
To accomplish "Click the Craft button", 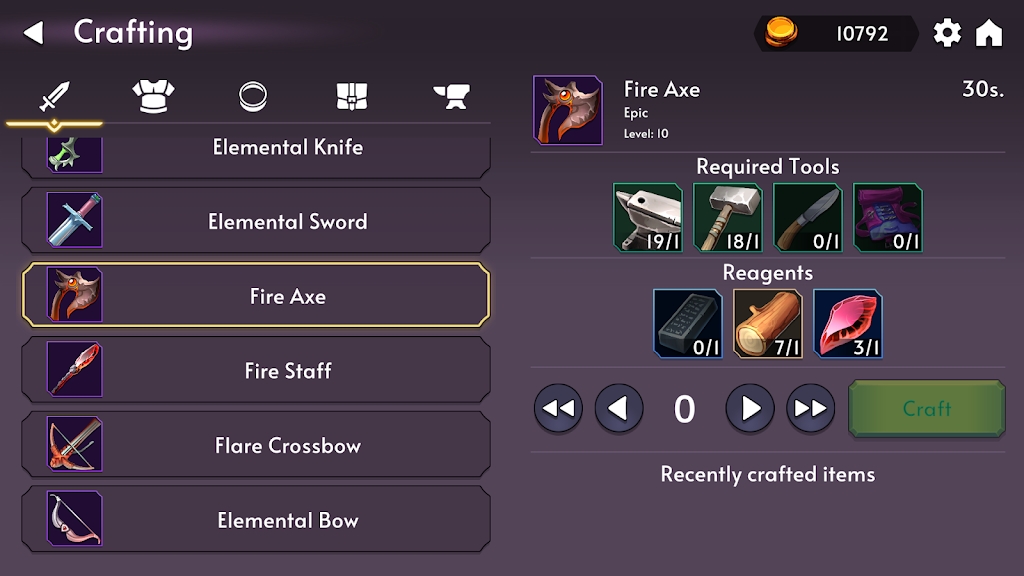I will [926, 408].
